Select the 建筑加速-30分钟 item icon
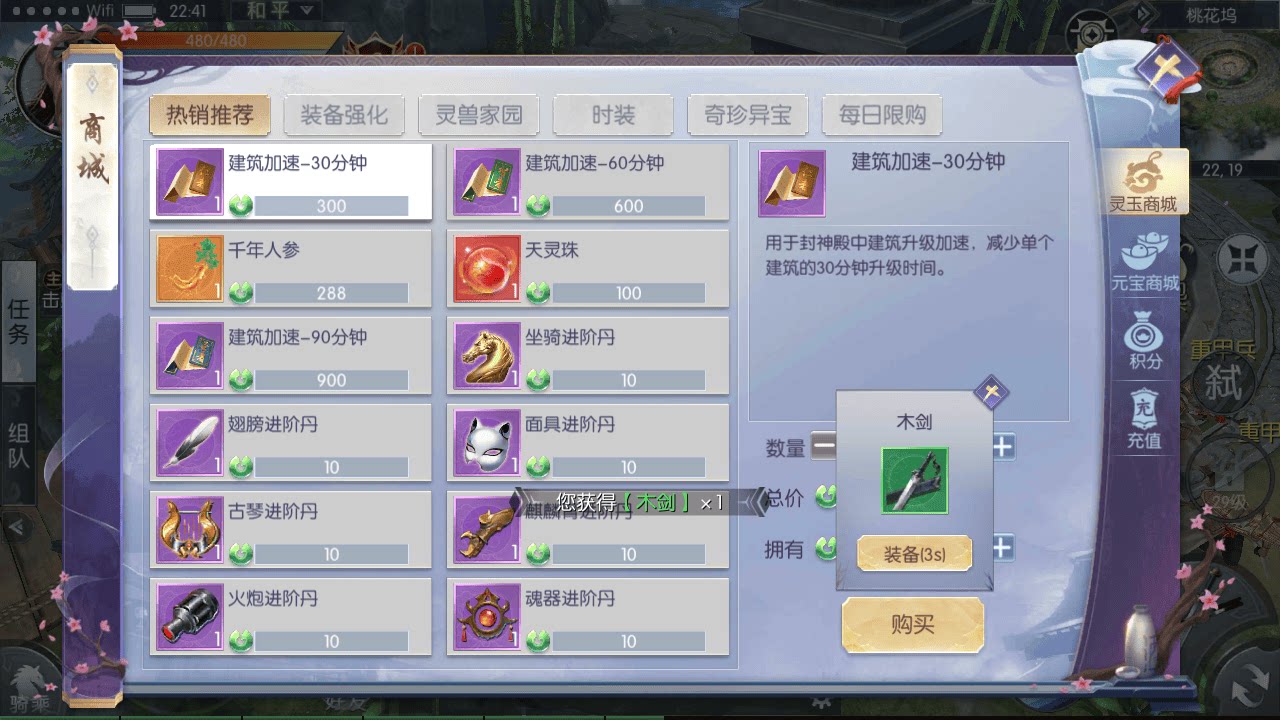Viewport: 1280px width, 720px height. click(x=189, y=181)
